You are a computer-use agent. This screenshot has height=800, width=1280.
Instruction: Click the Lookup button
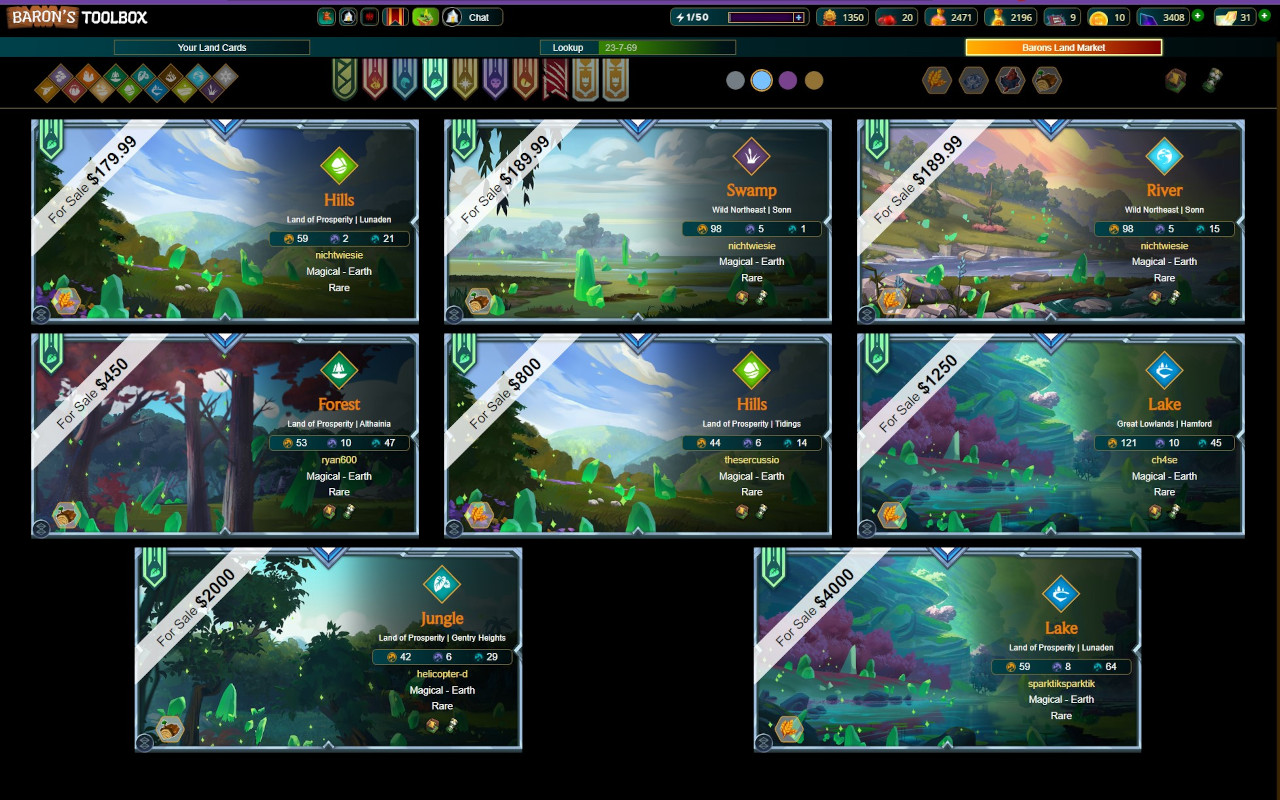[568, 47]
